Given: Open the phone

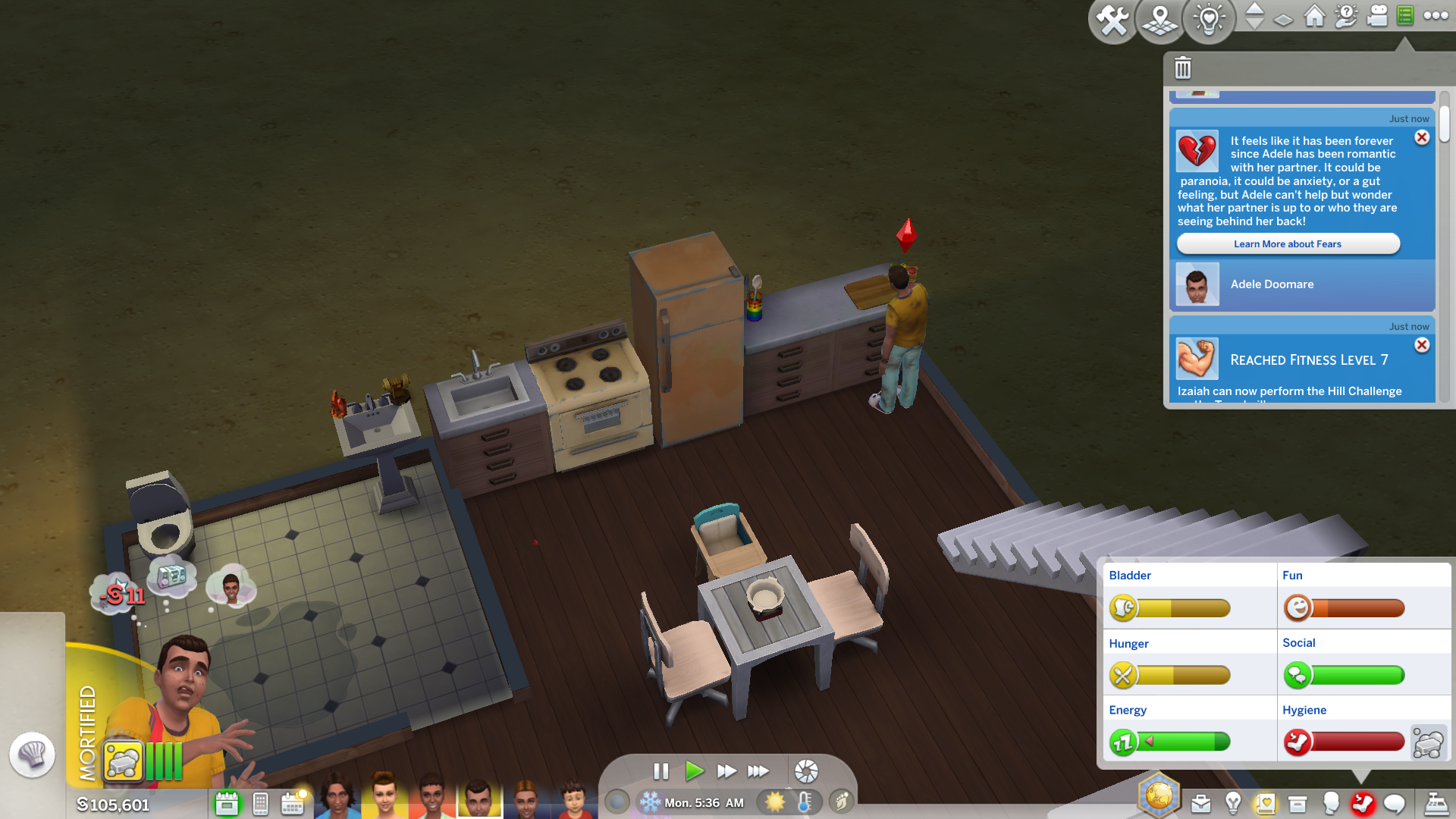Looking at the screenshot, I should coord(260,803).
